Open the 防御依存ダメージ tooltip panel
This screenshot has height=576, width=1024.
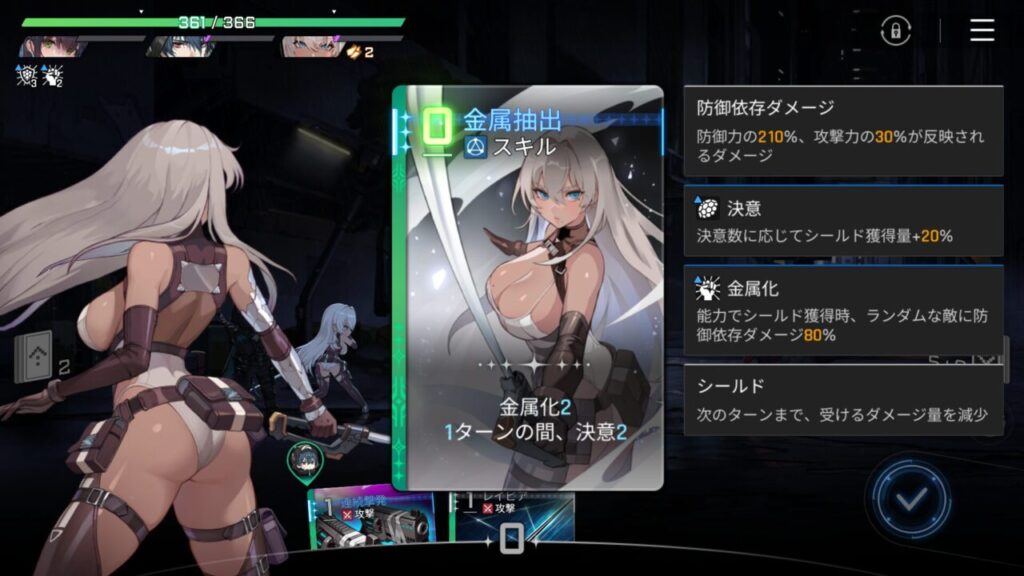843,131
